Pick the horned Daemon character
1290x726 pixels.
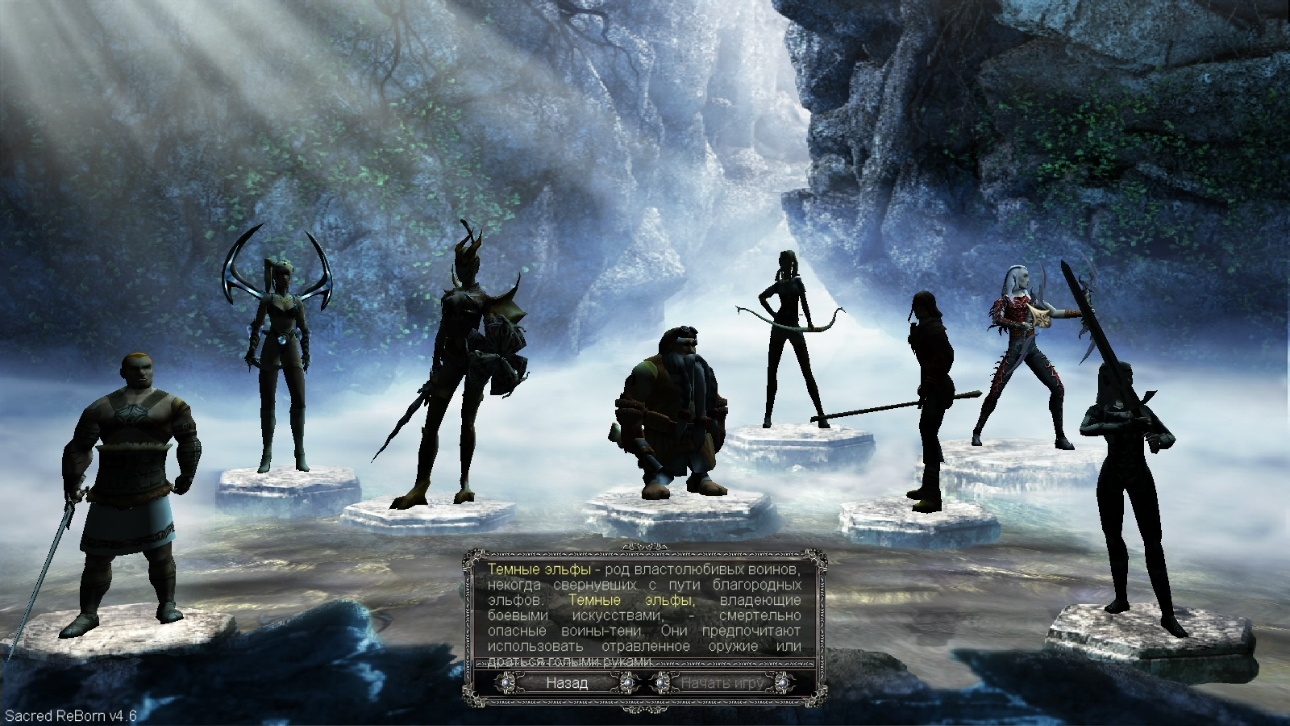[458, 370]
